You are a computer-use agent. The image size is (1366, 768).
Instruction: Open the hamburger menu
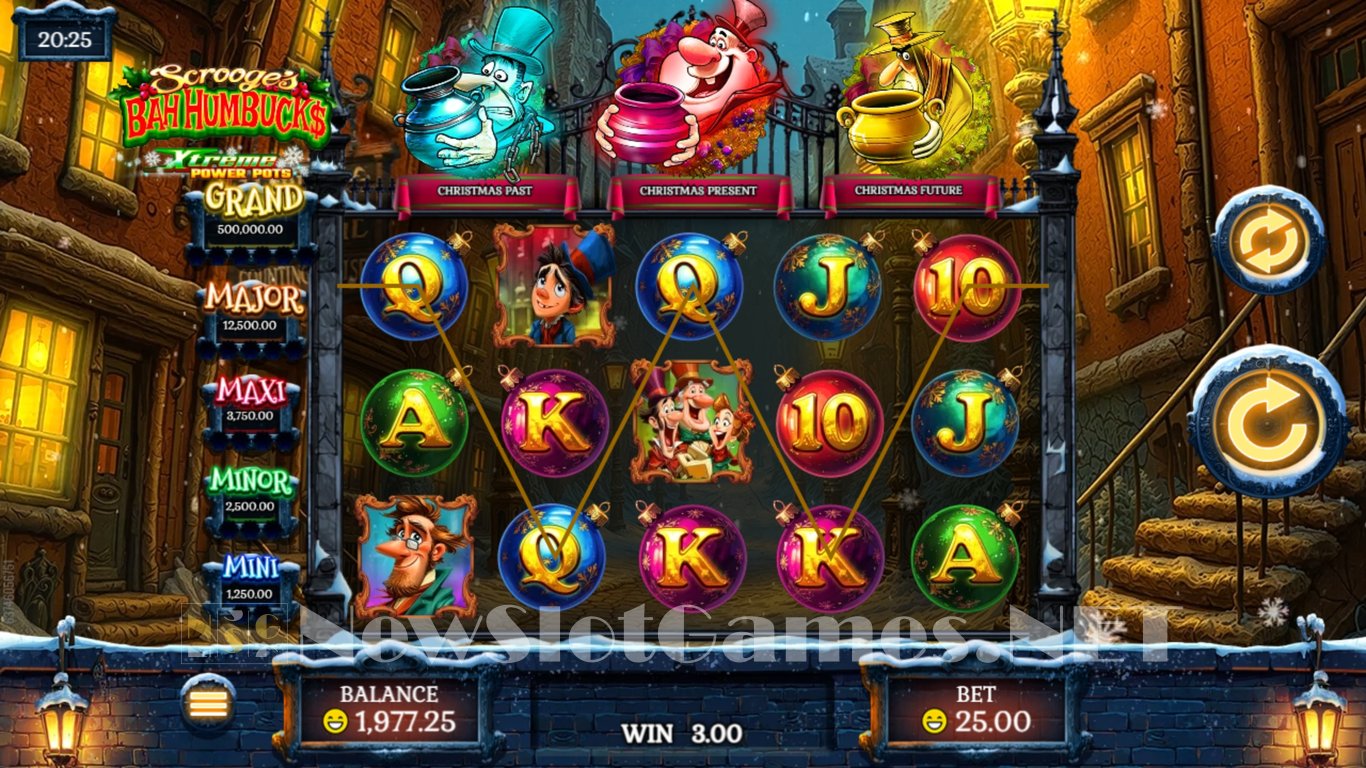[x=209, y=702]
